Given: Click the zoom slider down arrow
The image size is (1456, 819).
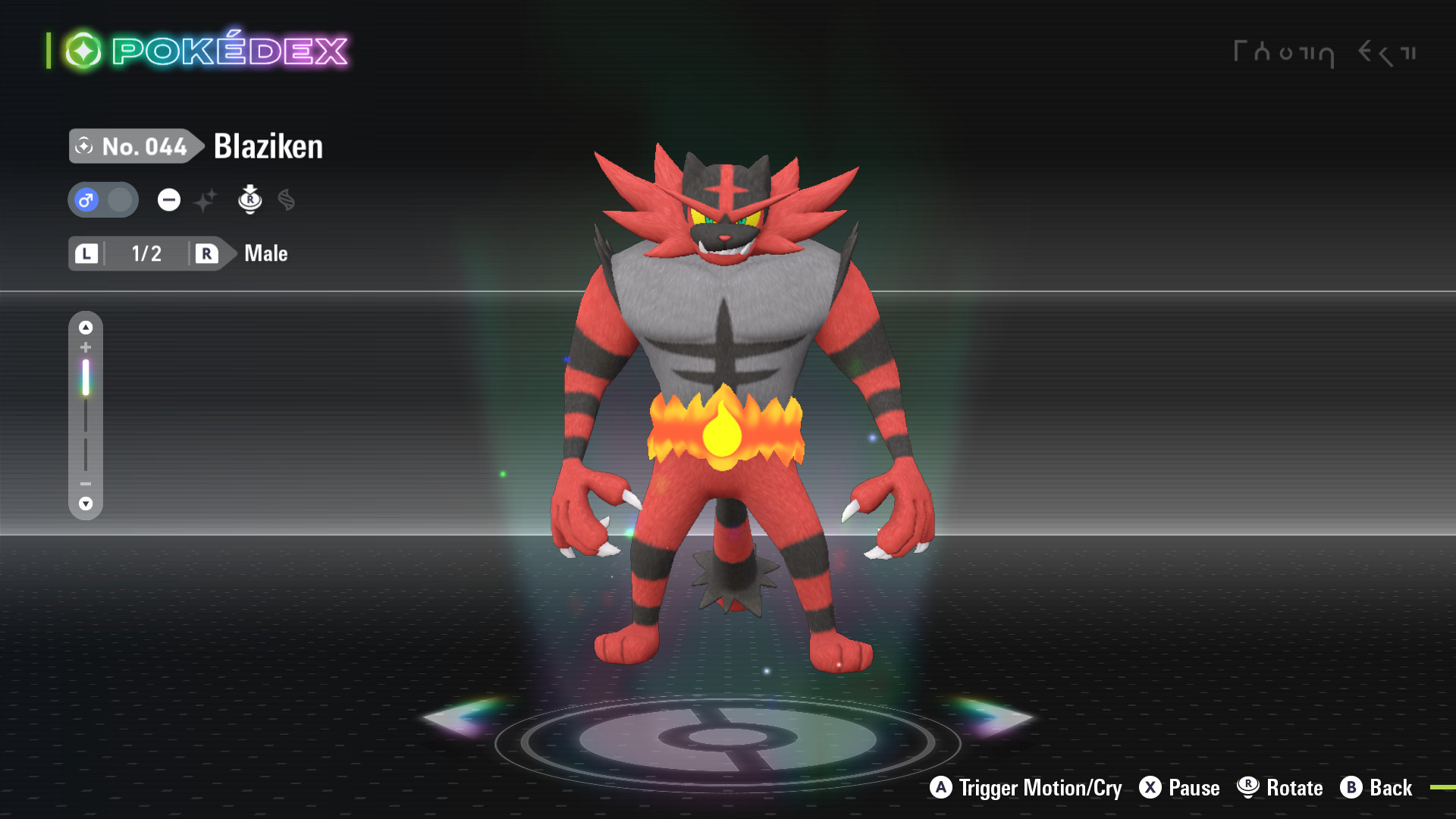Looking at the screenshot, I should click(x=86, y=503).
